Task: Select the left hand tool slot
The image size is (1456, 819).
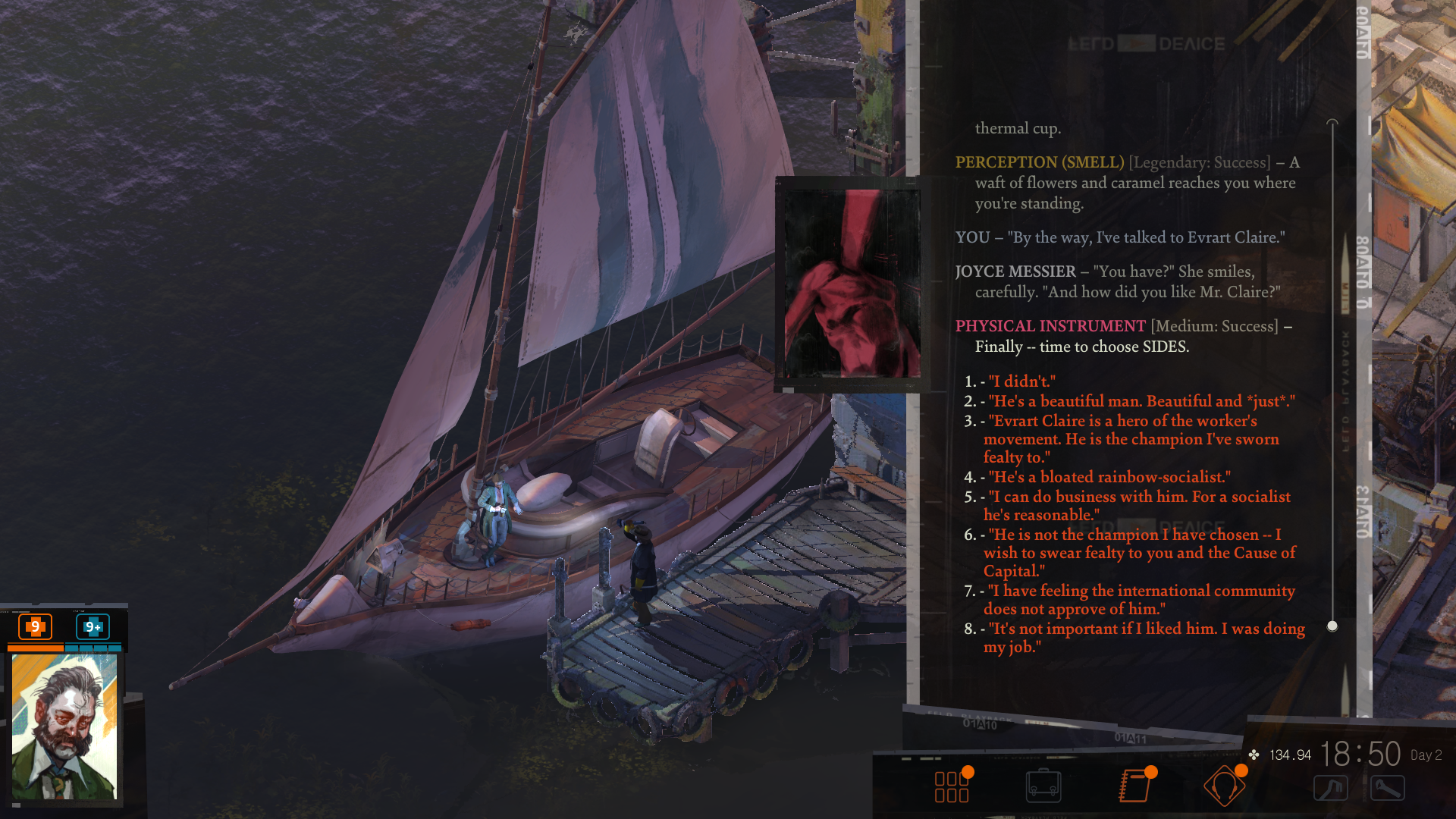Action: coord(1331,788)
